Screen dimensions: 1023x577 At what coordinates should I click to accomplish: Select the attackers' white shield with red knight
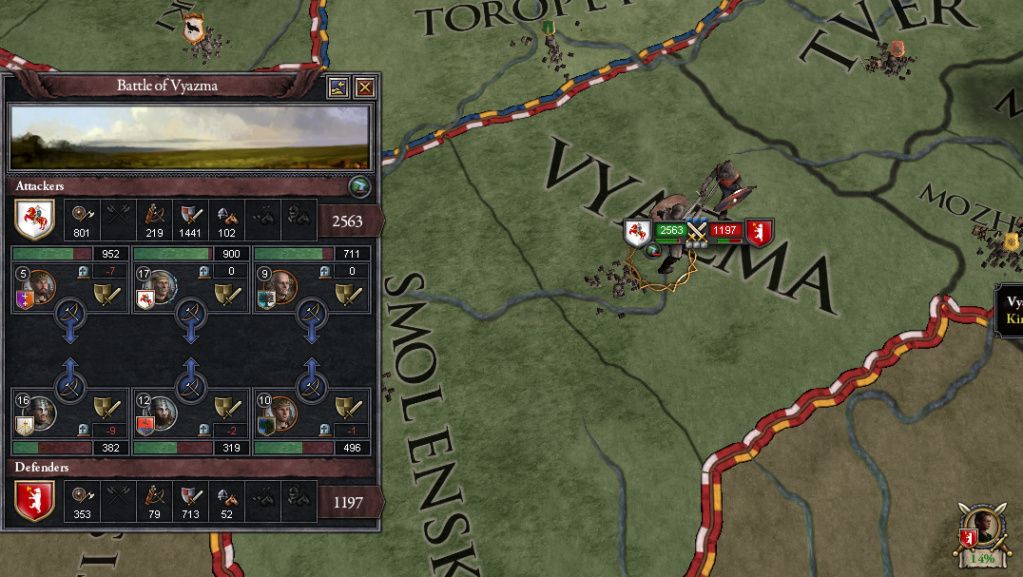35,218
